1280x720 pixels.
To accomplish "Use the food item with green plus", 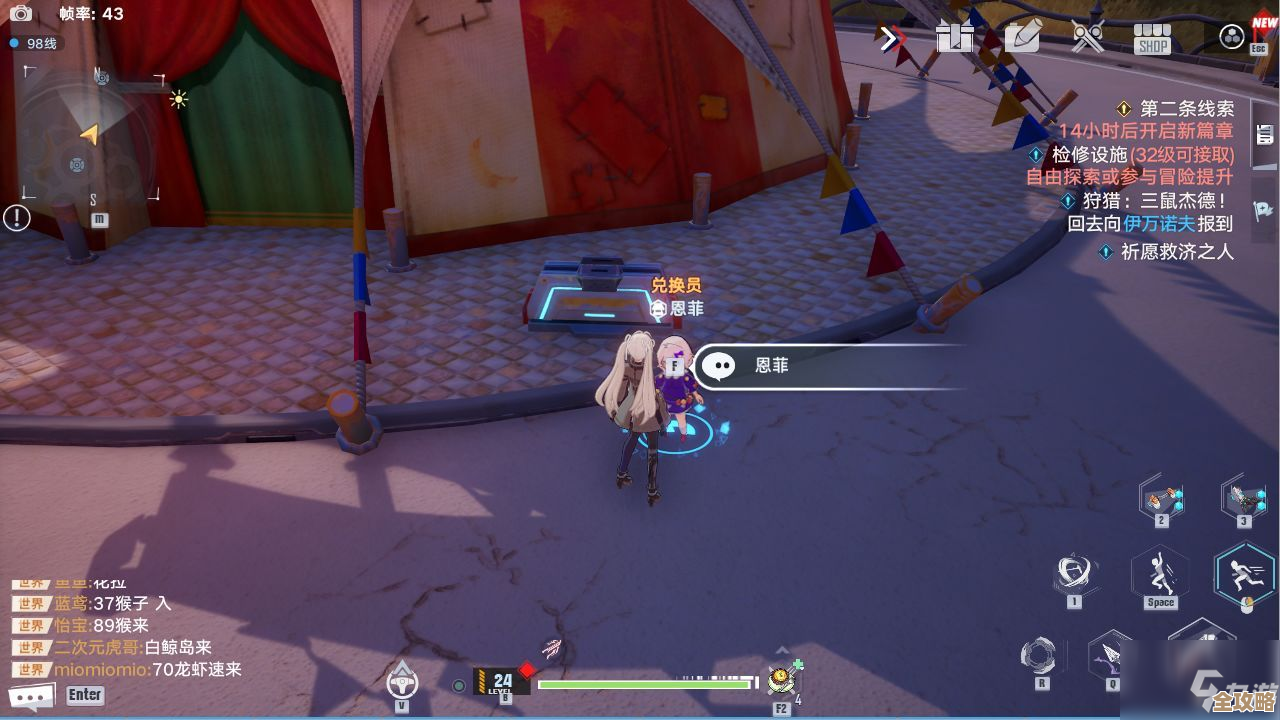I will coord(781,680).
